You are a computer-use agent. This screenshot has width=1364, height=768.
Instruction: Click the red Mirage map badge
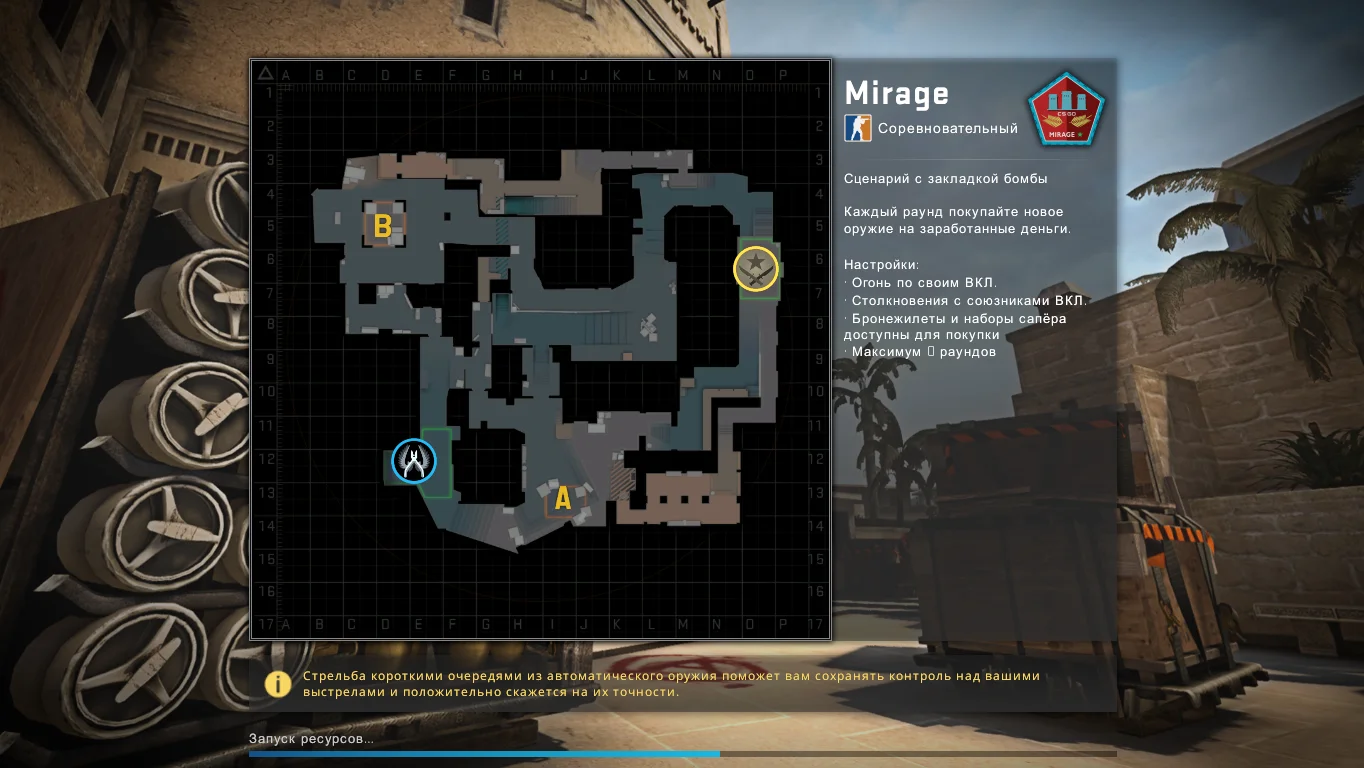pyautogui.click(x=1067, y=109)
